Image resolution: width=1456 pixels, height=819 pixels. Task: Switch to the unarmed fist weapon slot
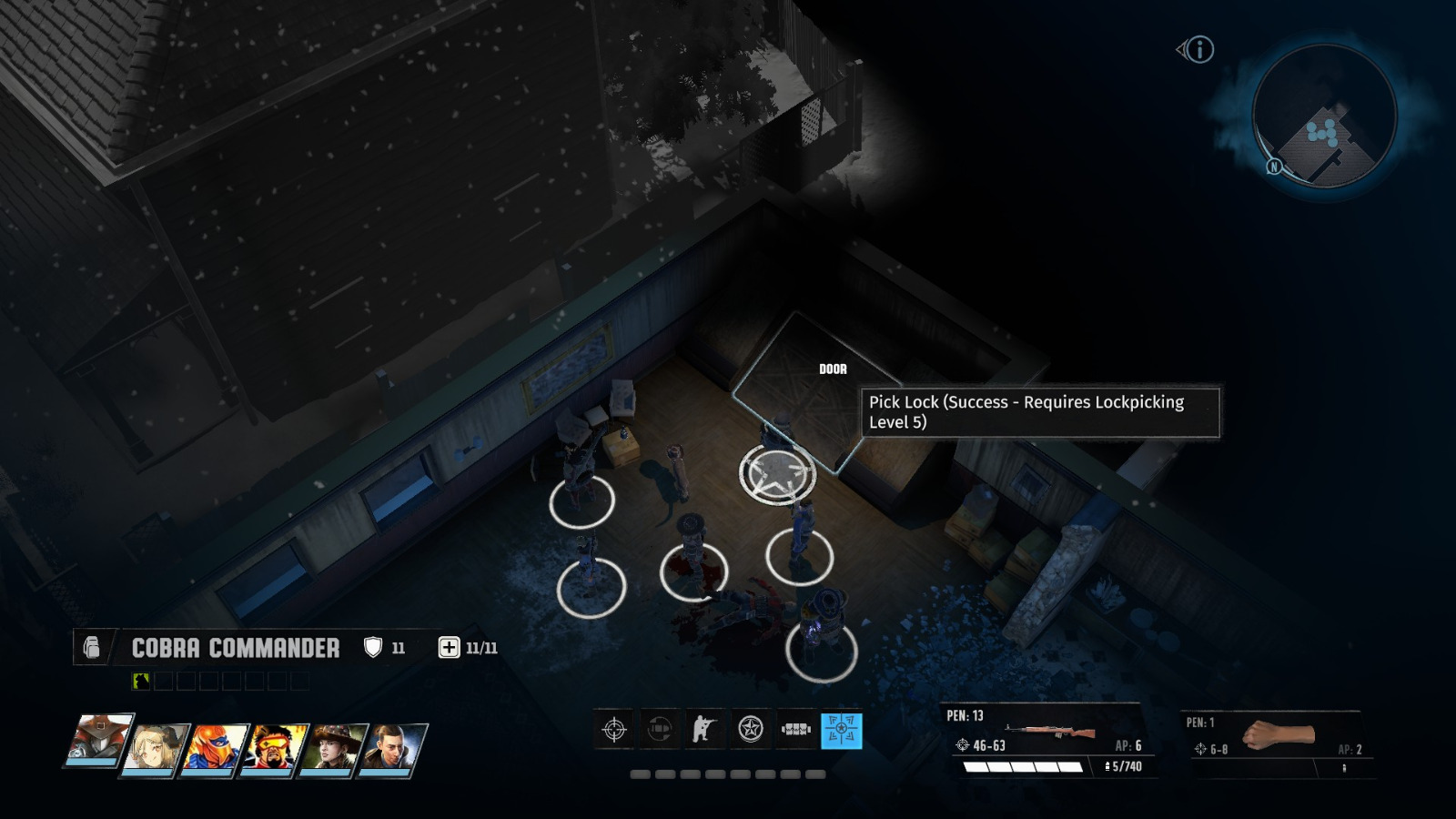(x=1279, y=733)
